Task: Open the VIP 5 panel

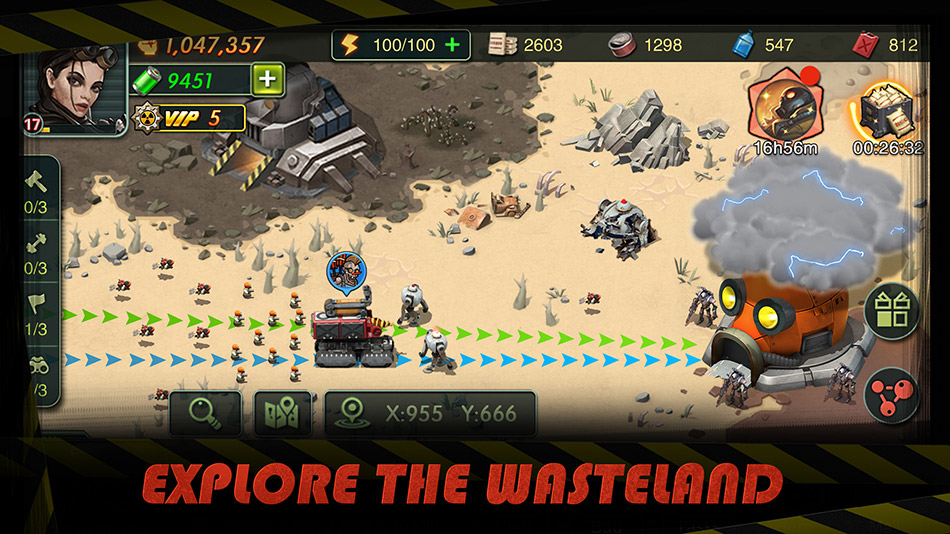Action: 190,118
